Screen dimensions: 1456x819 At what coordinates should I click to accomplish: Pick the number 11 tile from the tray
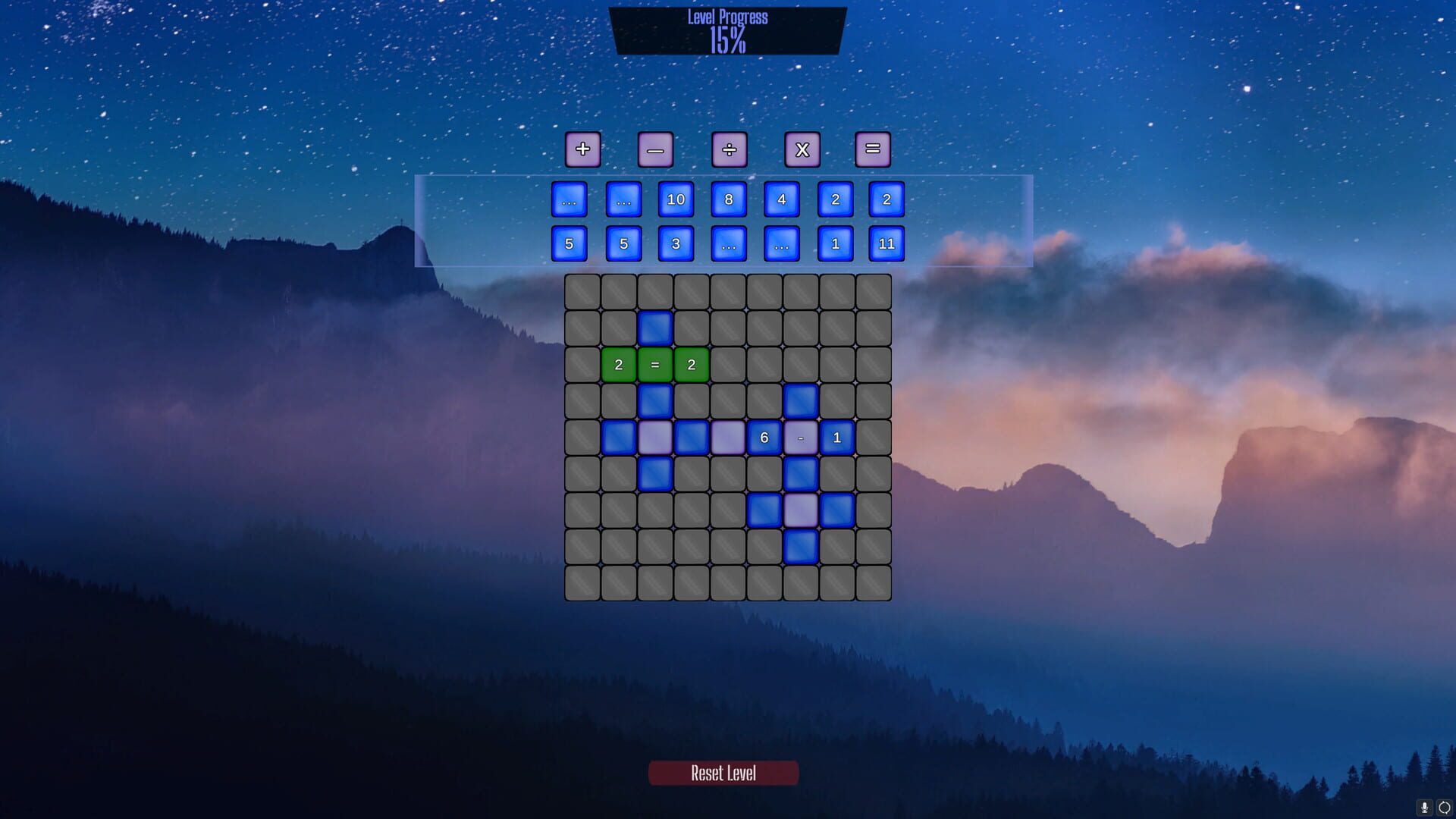point(888,243)
